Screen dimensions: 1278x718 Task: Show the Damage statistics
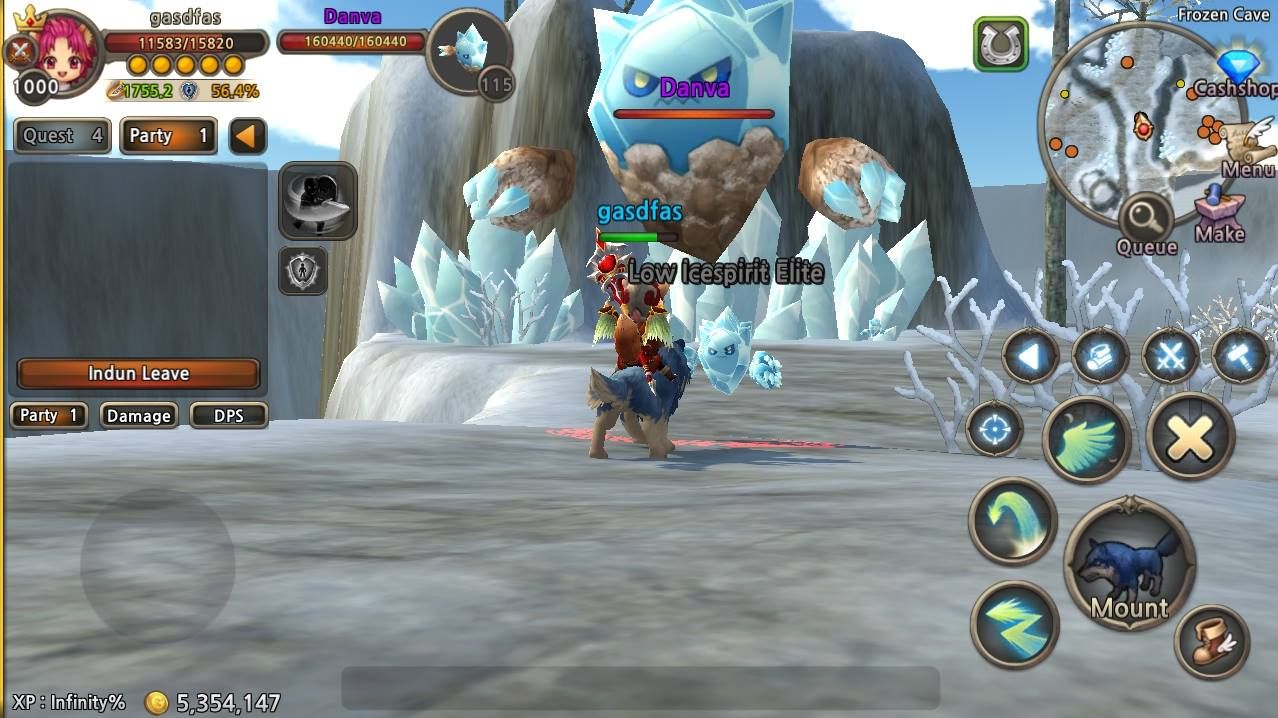pyautogui.click(x=138, y=415)
